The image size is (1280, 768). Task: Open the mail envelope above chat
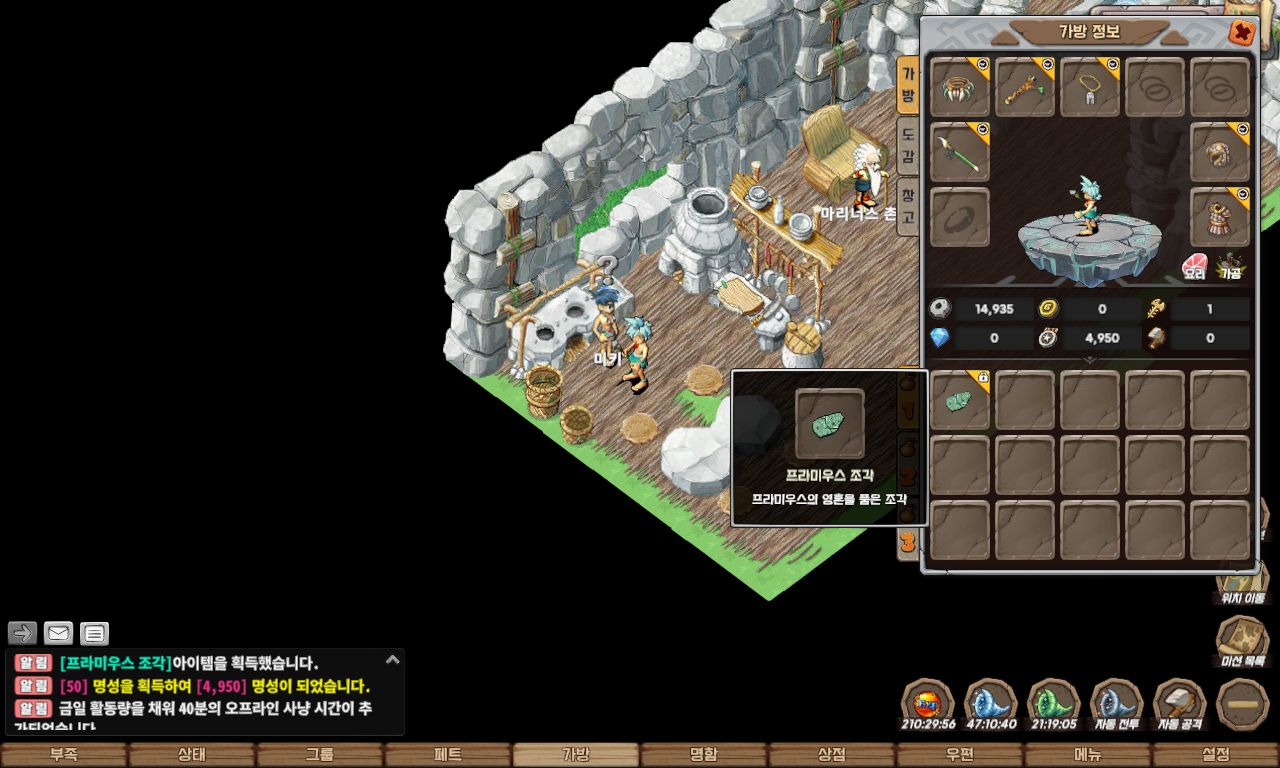click(x=58, y=633)
